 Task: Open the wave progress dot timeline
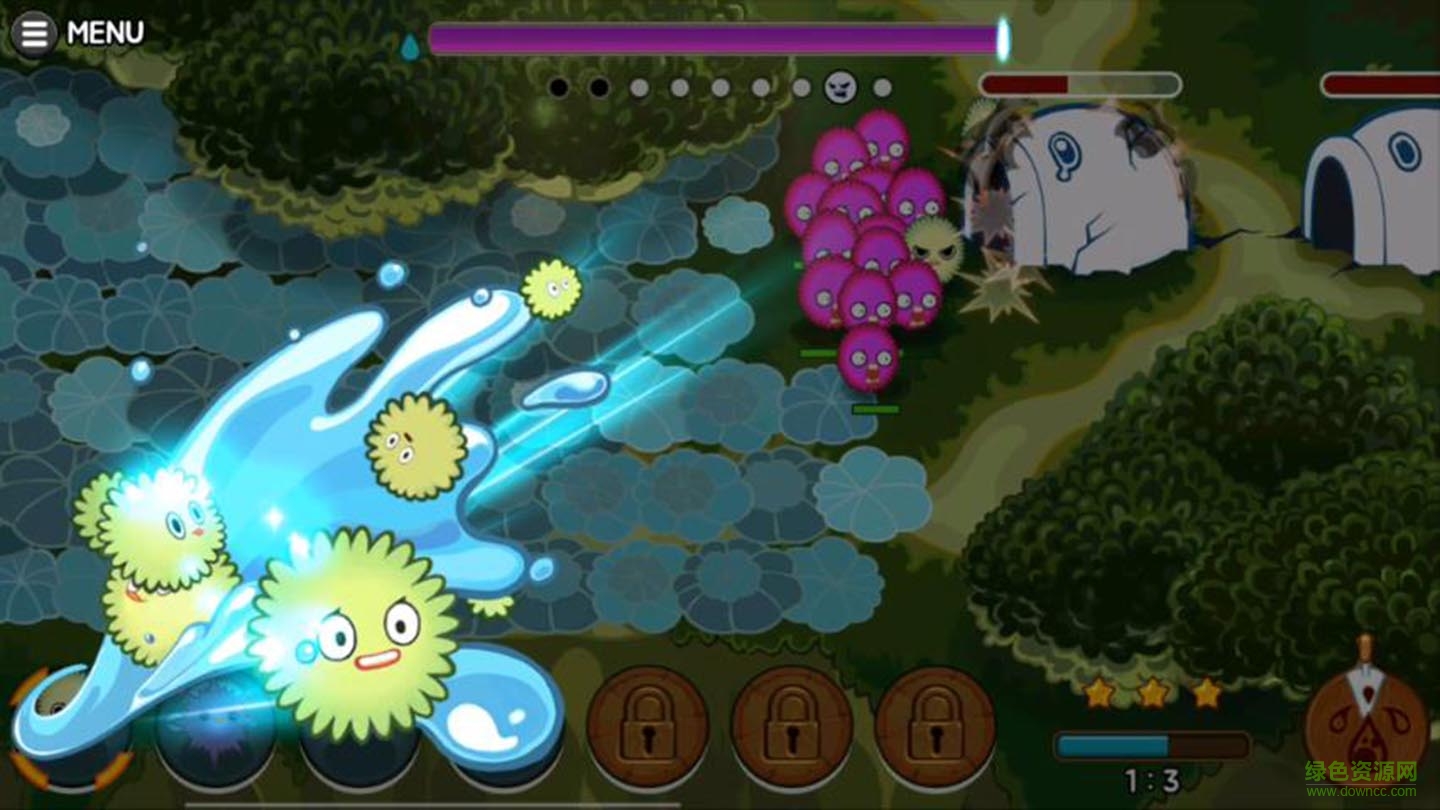click(x=720, y=88)
